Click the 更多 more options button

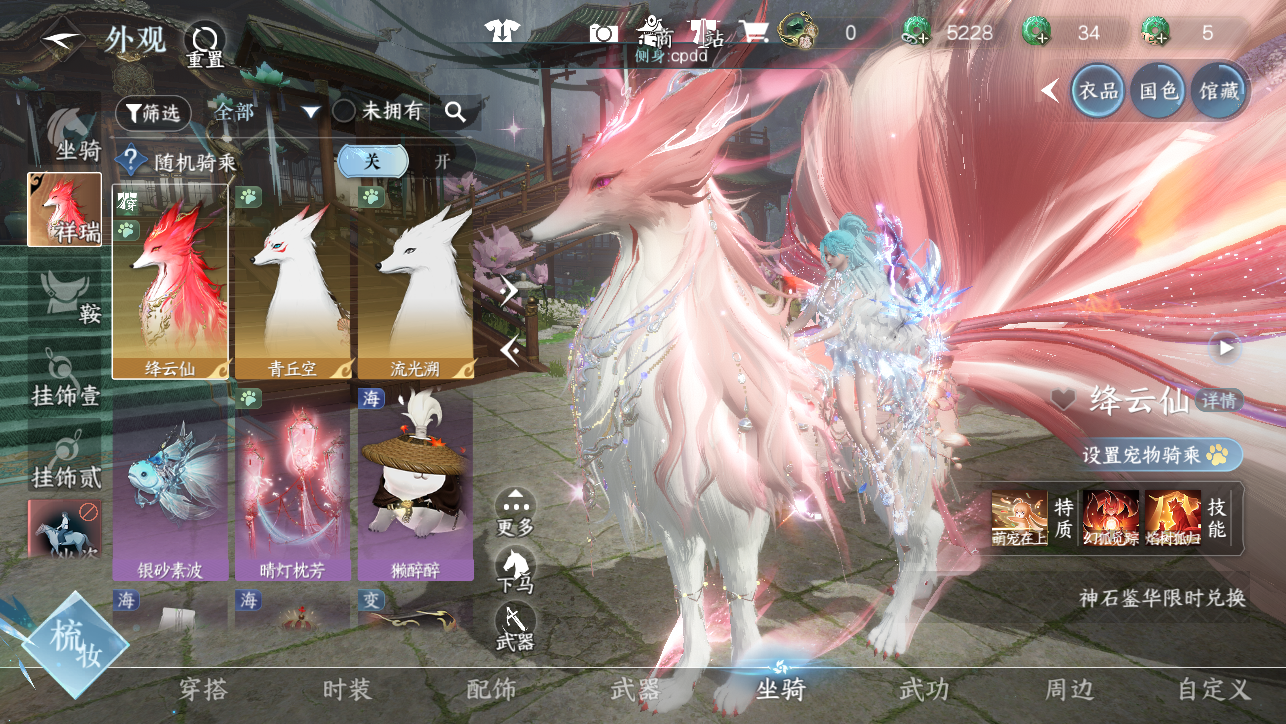(x=515, y=511)
